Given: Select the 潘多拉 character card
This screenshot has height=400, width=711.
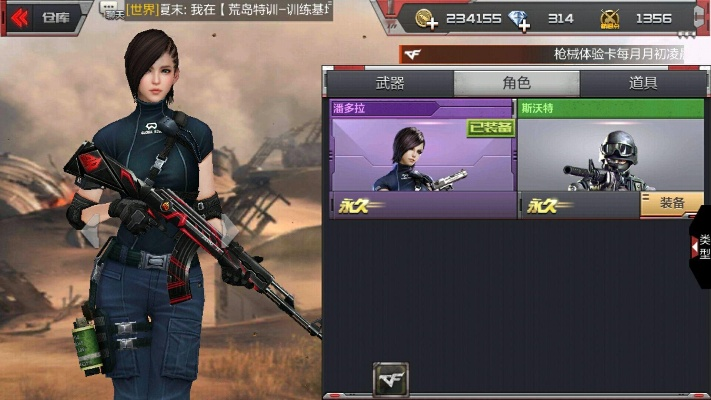Looking at the screenshot, I should (x=422, y=158).
